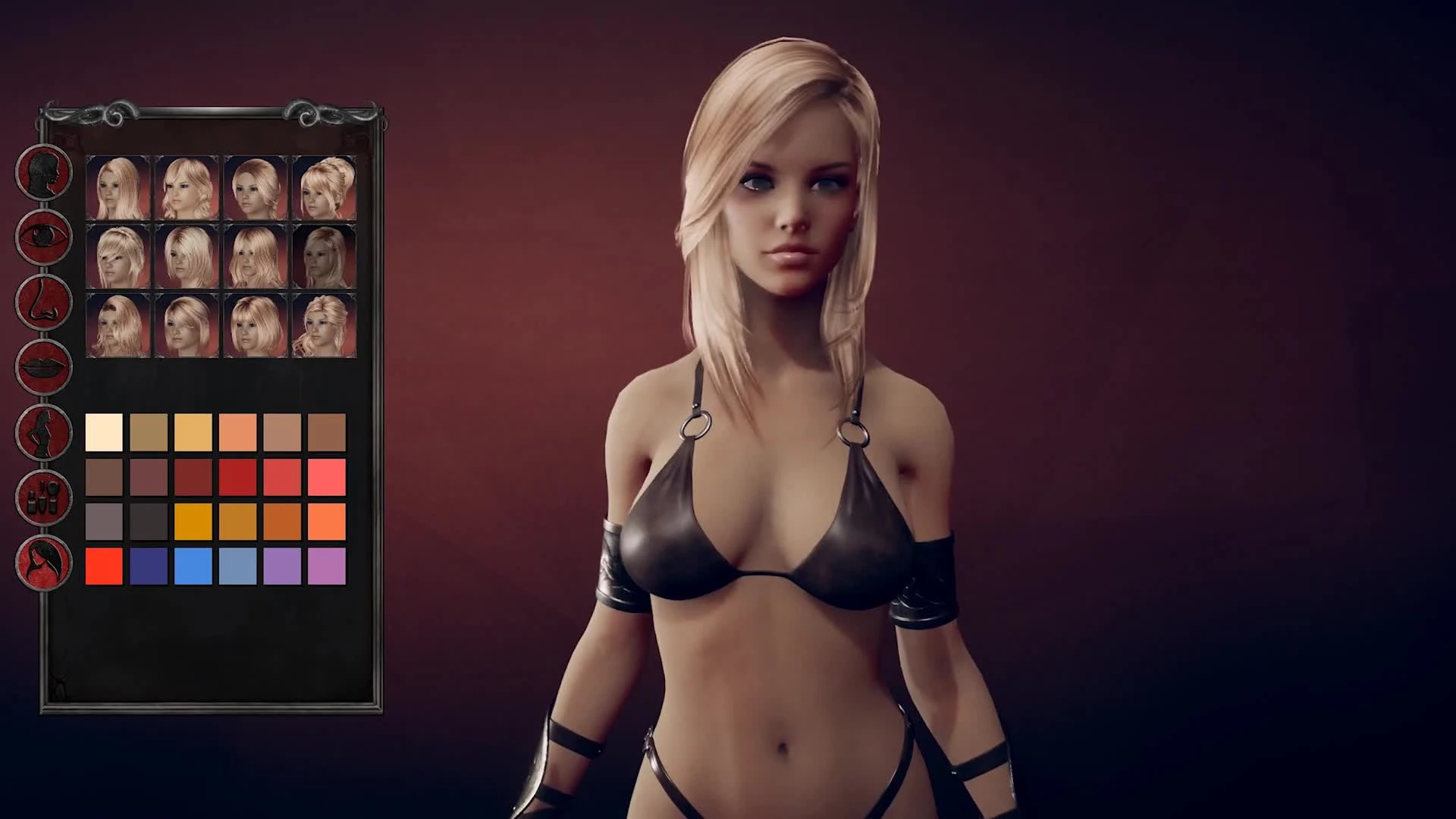Choose the dark crimson color swatch
The image size is (1456, 819).
[194, 478]
